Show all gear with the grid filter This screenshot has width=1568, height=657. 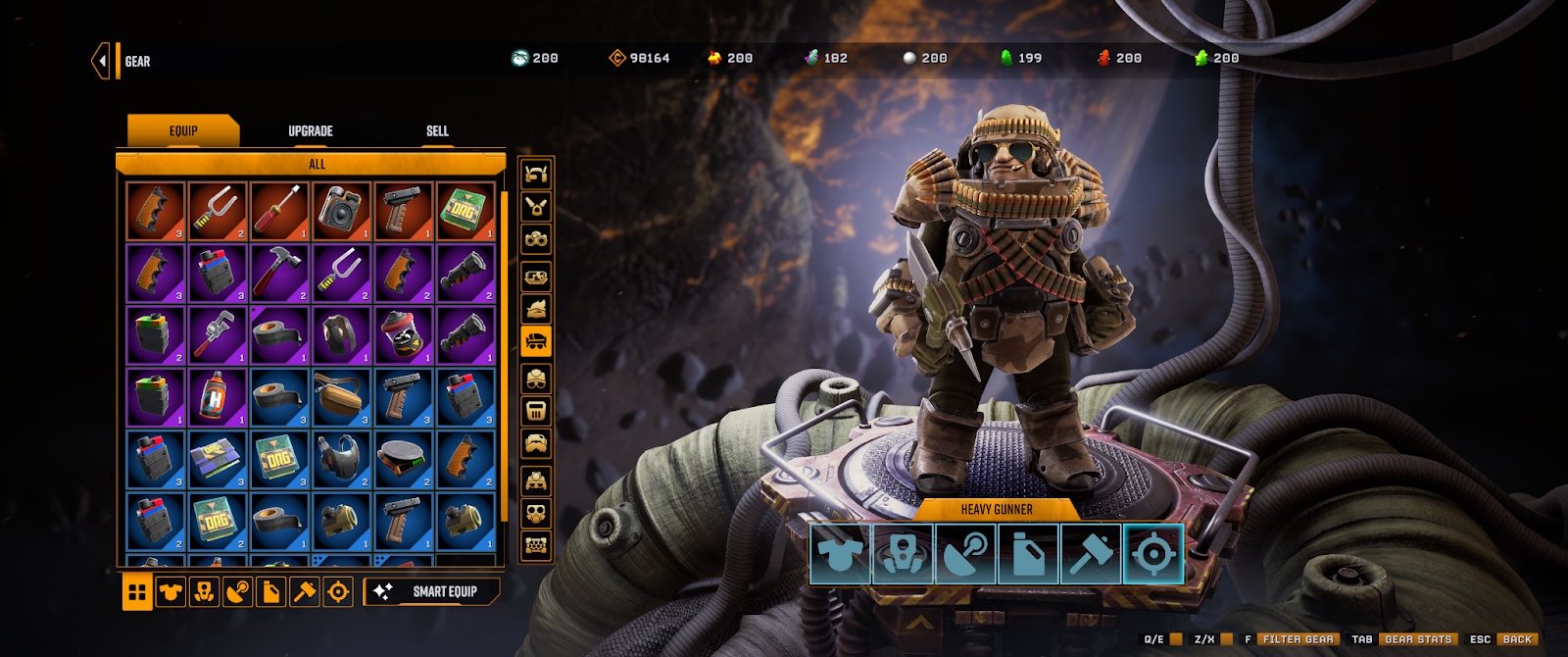137,592
